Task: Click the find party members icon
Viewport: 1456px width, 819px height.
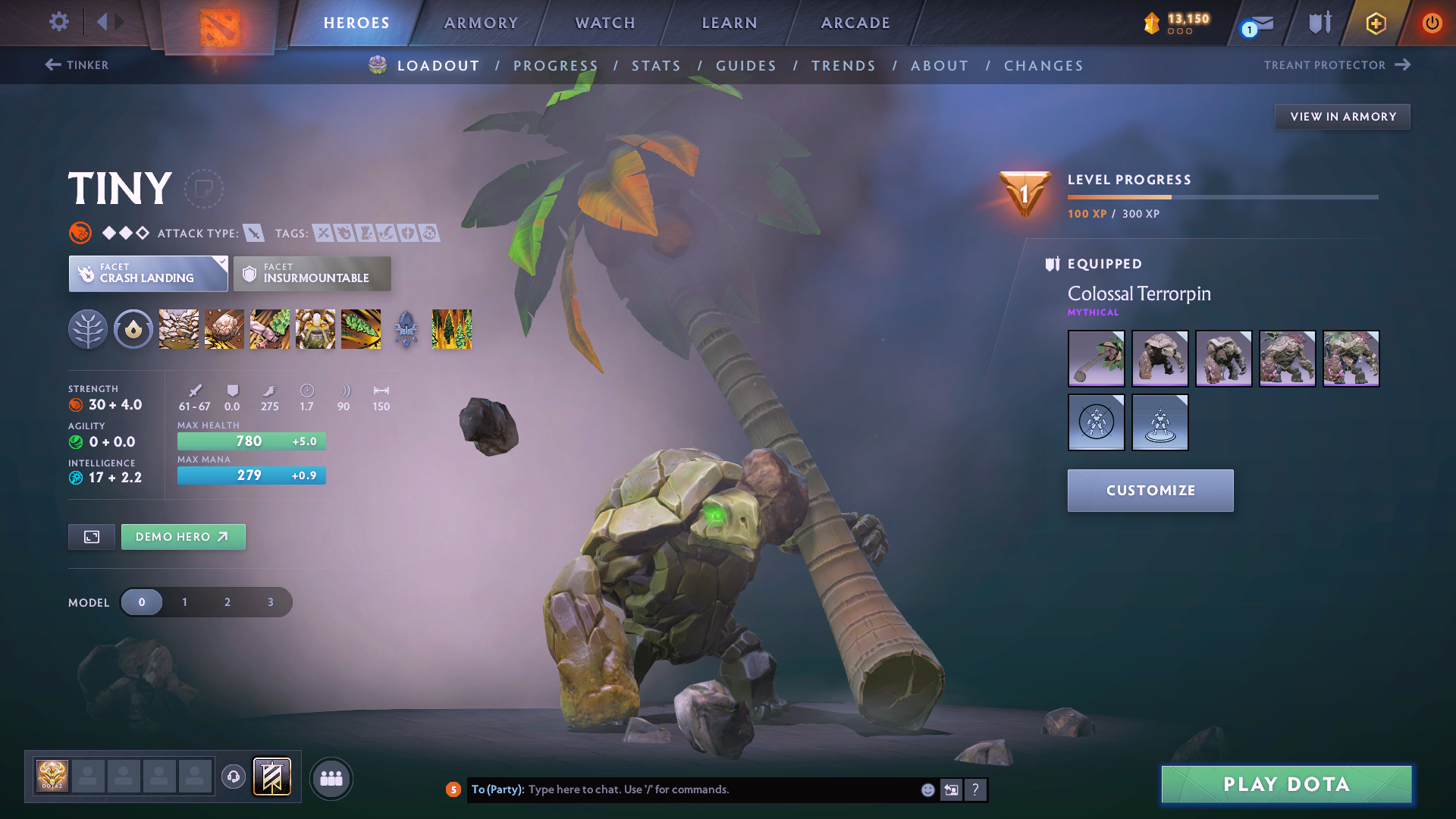Action: point(331,779)
